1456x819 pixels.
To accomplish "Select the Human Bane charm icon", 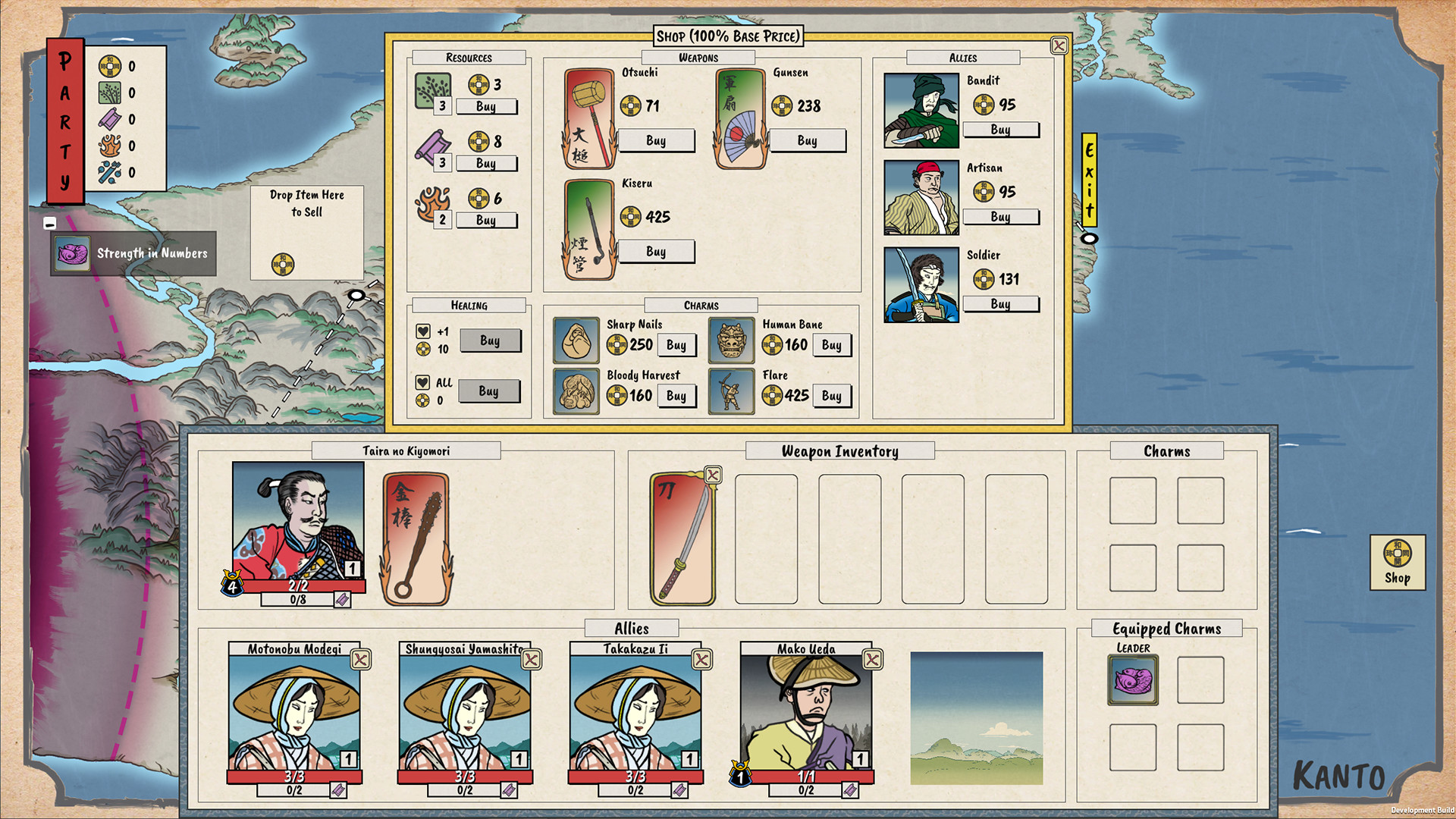I will point(731,339).
